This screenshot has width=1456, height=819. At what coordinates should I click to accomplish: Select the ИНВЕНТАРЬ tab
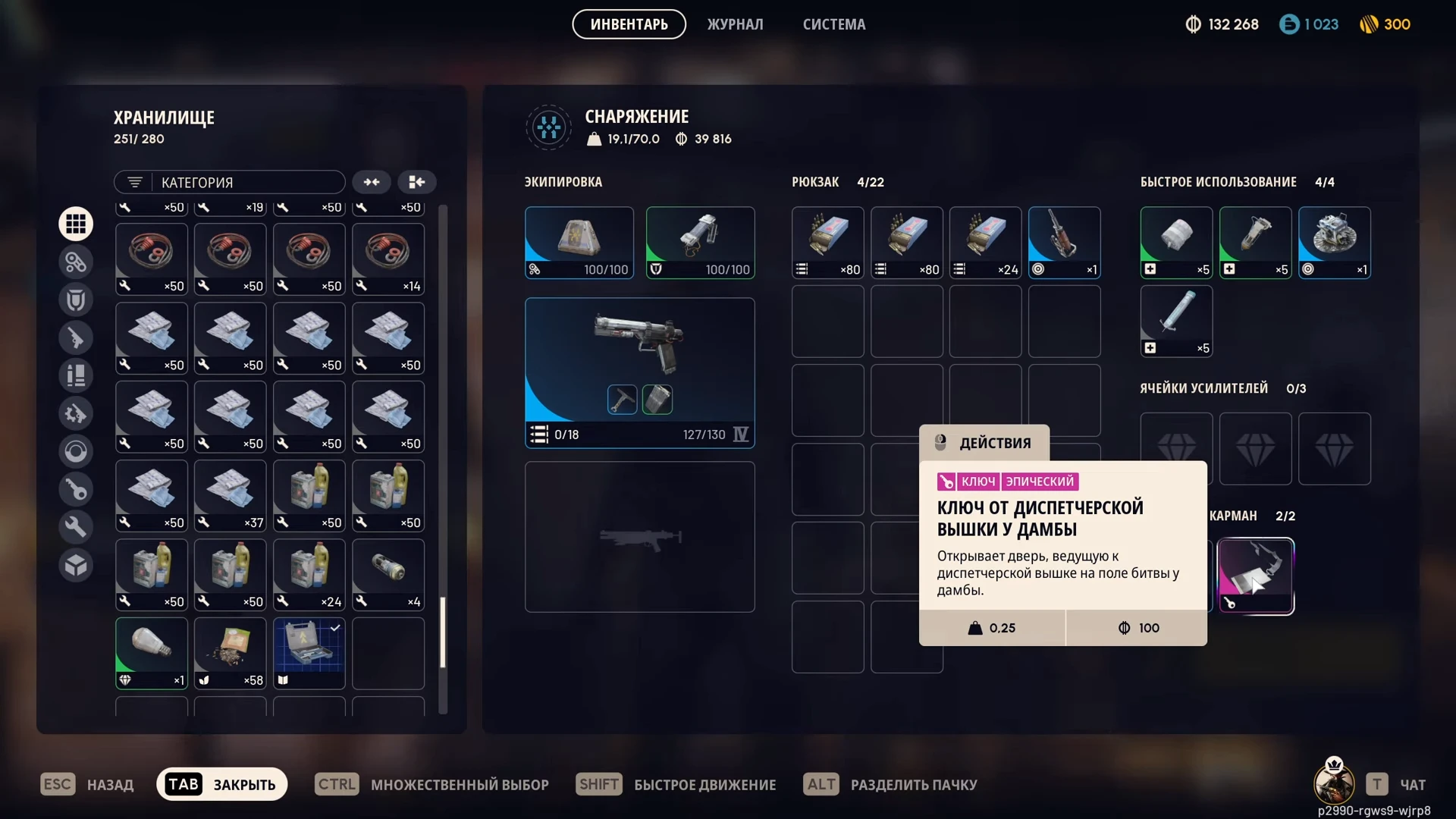pyautogui.click(x=629, y=24)
